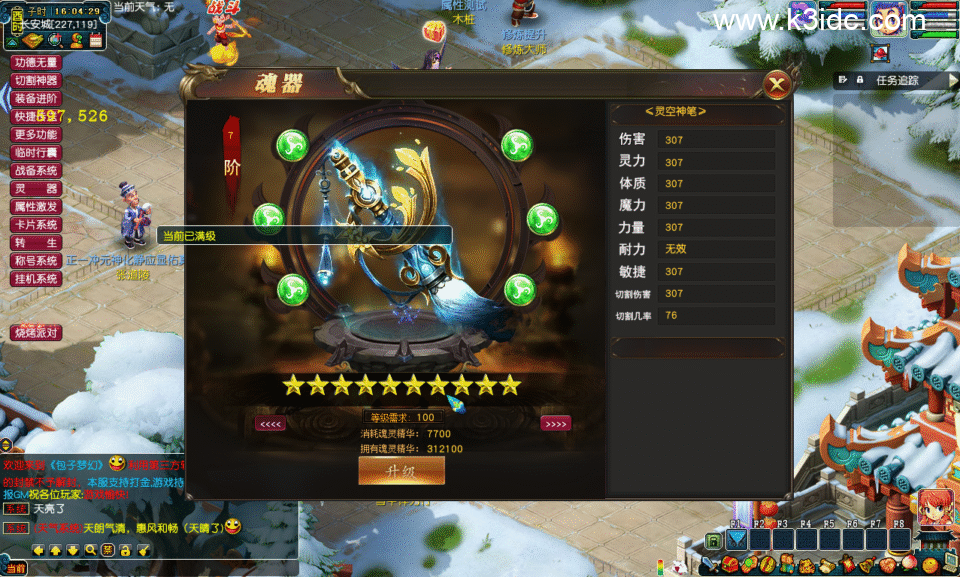Open the 装备进阶 equipment upgrade menu
The width and height of the screenshot is (960, 577).
(x=36, y=98)
